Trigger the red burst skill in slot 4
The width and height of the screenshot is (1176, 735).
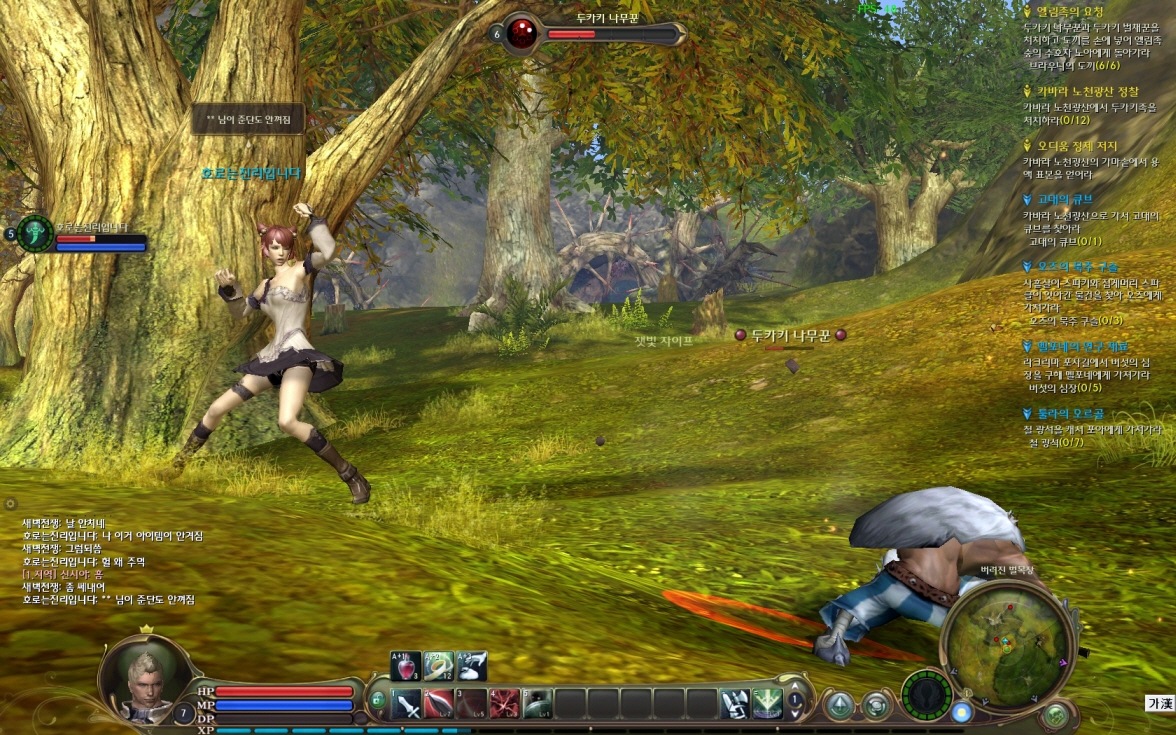[505, 704]
